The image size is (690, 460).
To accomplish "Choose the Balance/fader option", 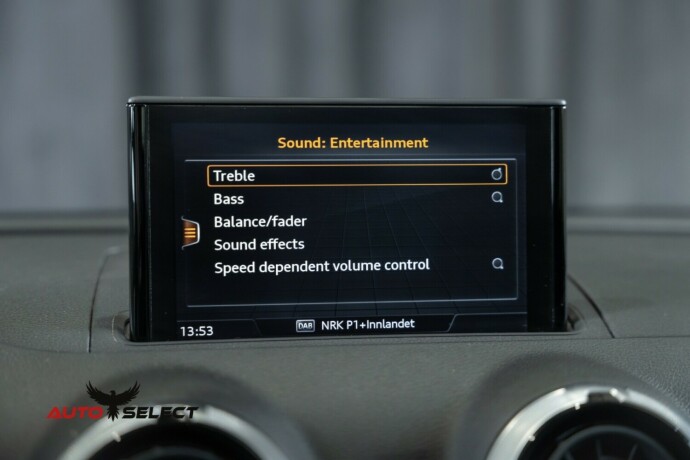I will pos(260,221).
